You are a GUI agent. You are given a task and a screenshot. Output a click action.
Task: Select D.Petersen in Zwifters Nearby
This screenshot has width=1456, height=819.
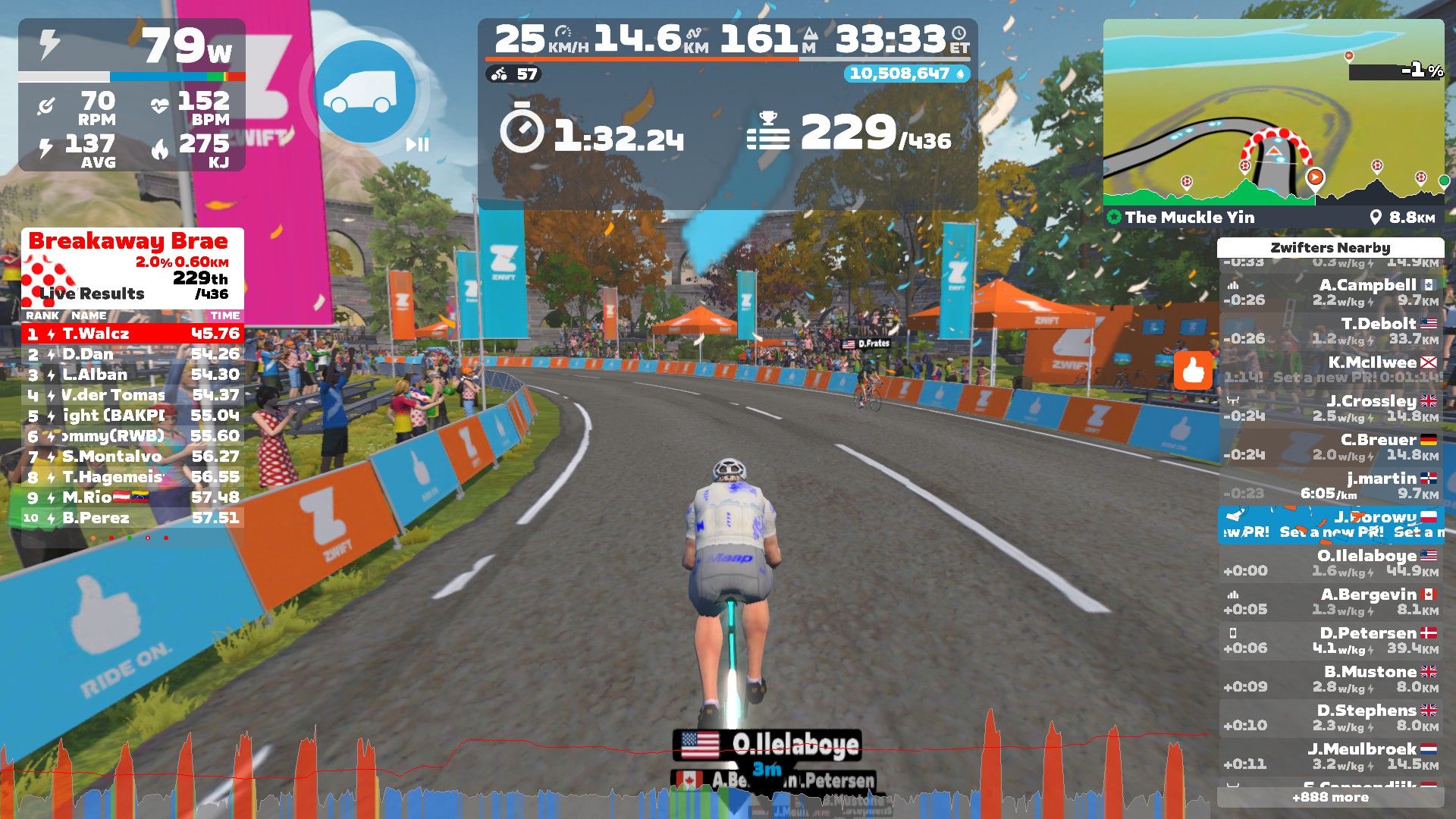point(1331,641)
